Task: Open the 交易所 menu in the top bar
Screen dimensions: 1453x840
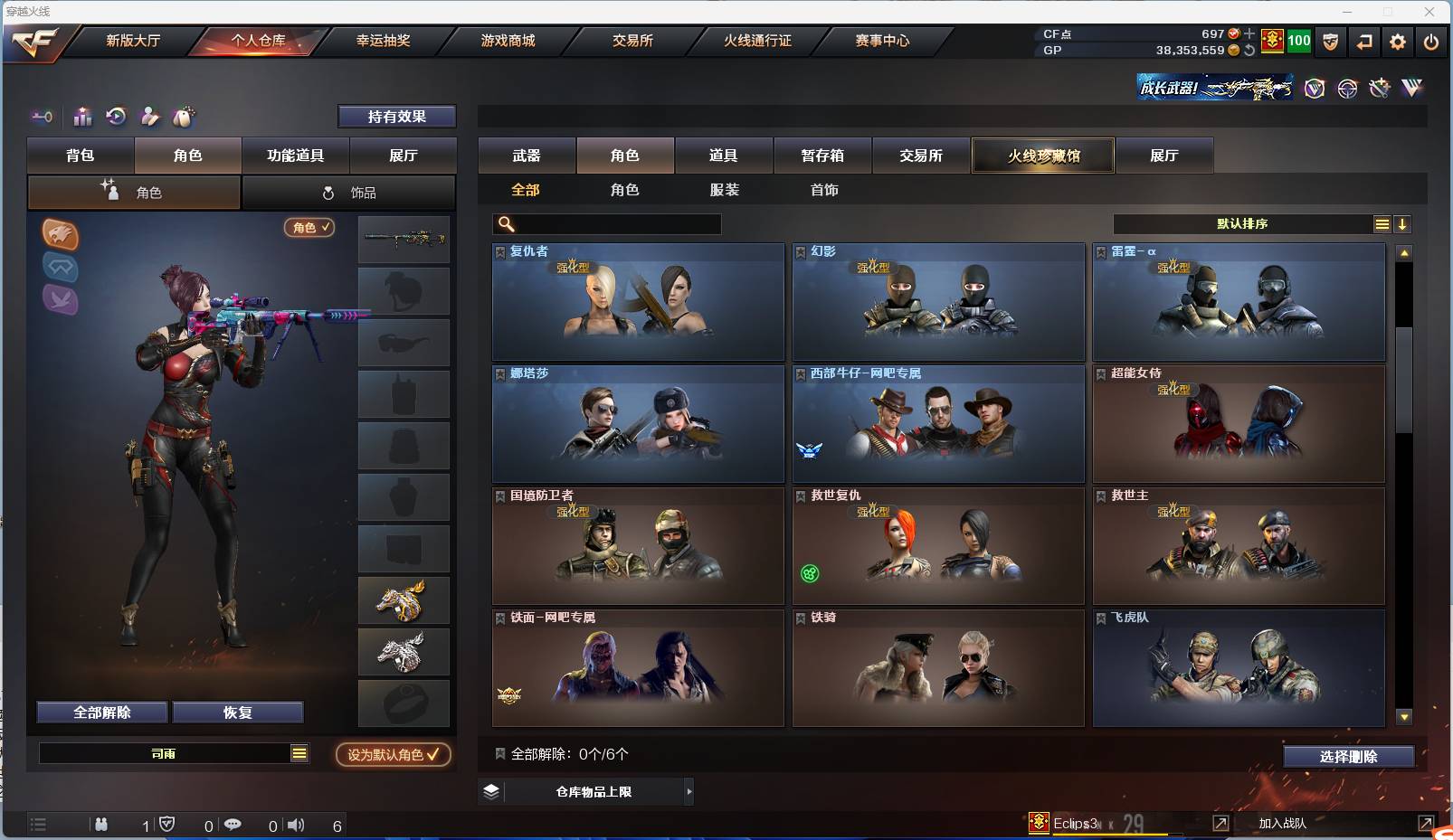Action: 631,40
